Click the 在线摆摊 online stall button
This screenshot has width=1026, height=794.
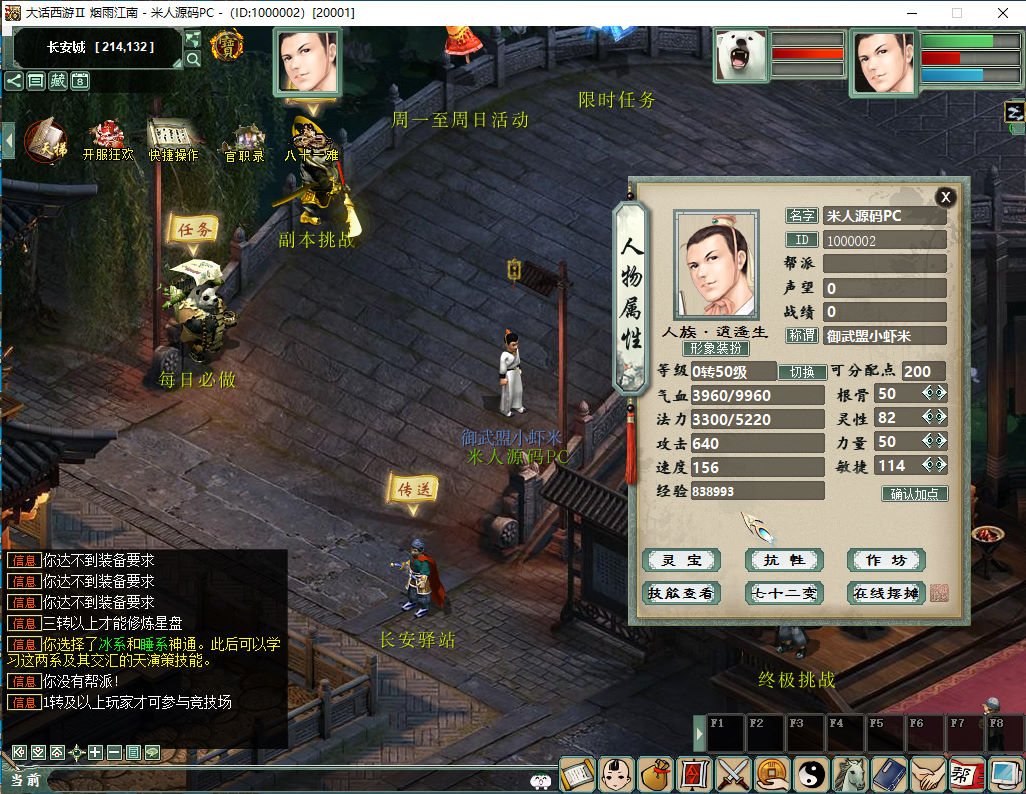tap(886, 593)
